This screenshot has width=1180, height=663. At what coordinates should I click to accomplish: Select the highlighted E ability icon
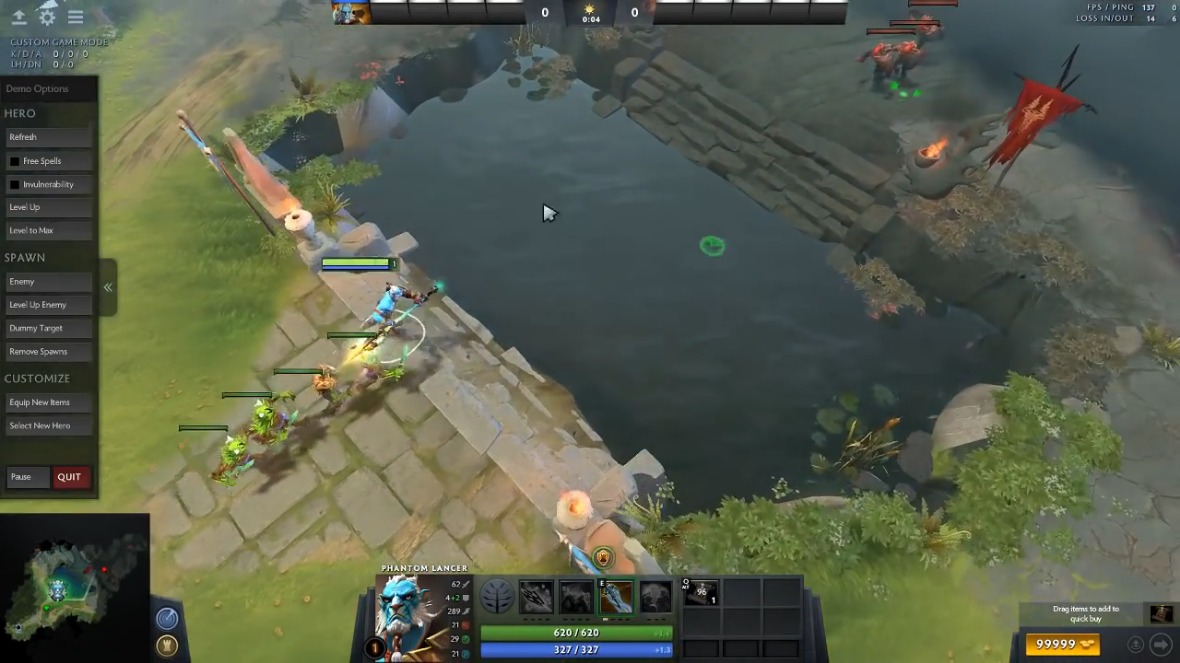616,597
